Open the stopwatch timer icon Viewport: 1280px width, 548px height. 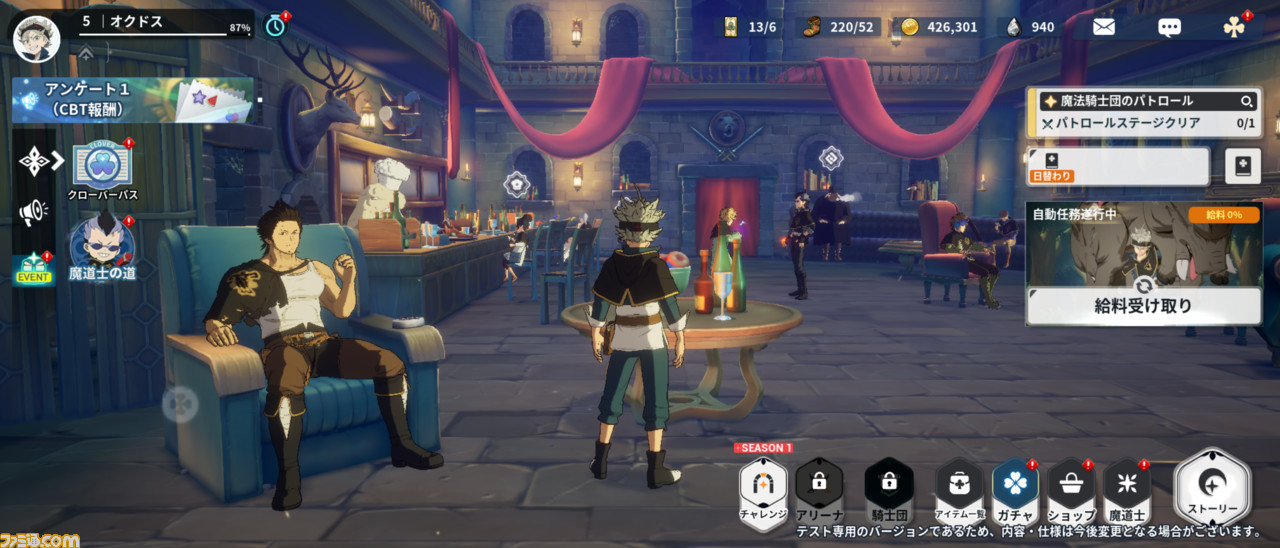276,25
